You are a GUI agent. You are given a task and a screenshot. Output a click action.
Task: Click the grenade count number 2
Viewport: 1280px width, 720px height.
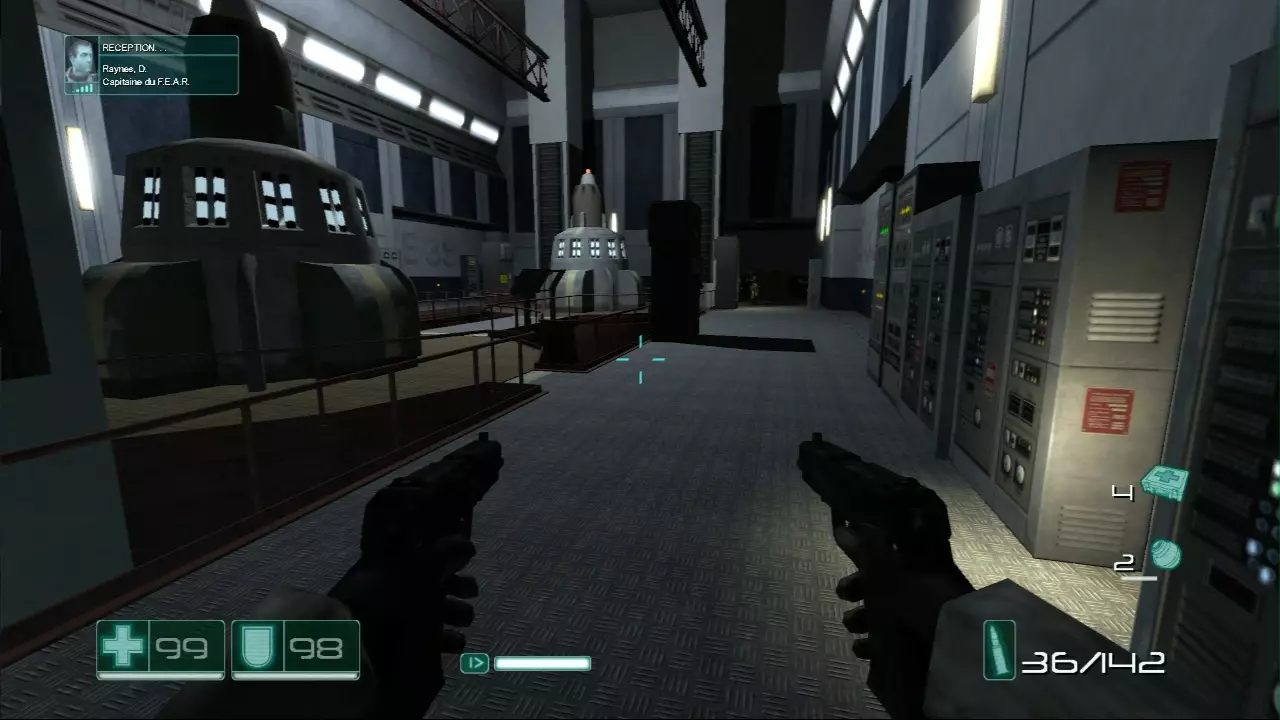[1124, 562]
